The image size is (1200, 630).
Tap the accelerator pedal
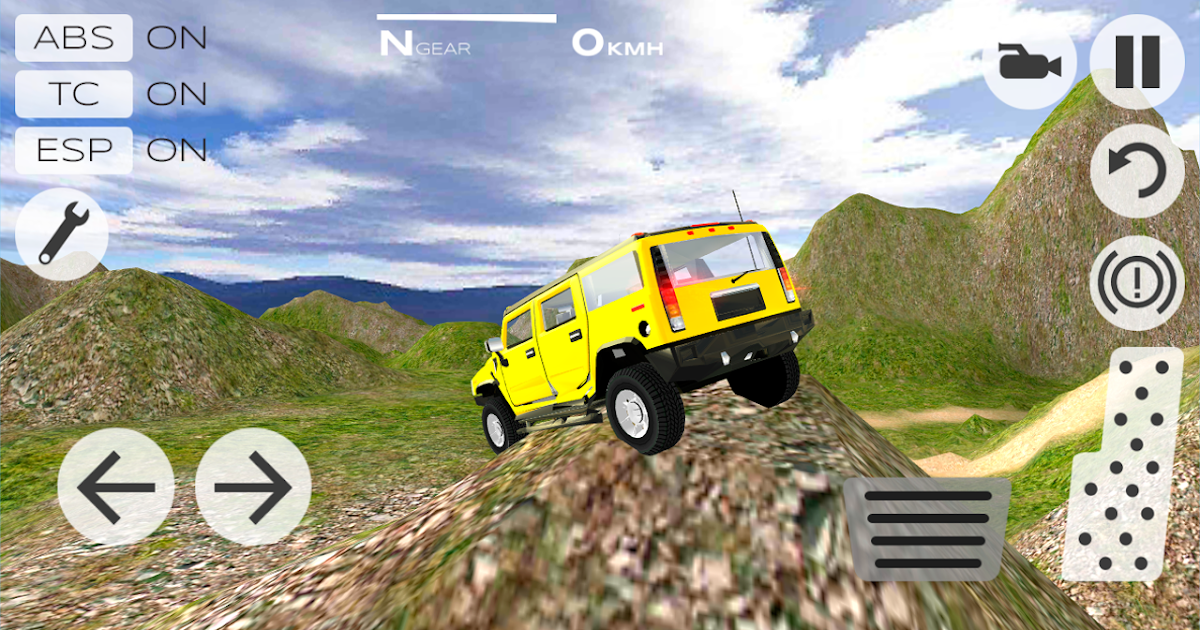point(1124,464)
